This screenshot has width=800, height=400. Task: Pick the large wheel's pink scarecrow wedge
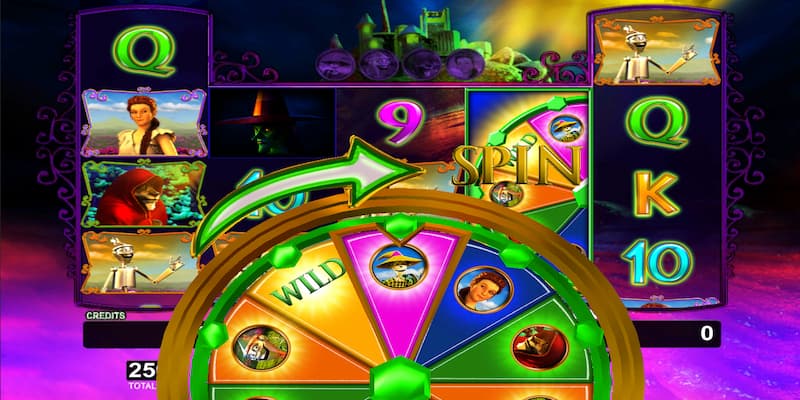(x=393, y=277)
